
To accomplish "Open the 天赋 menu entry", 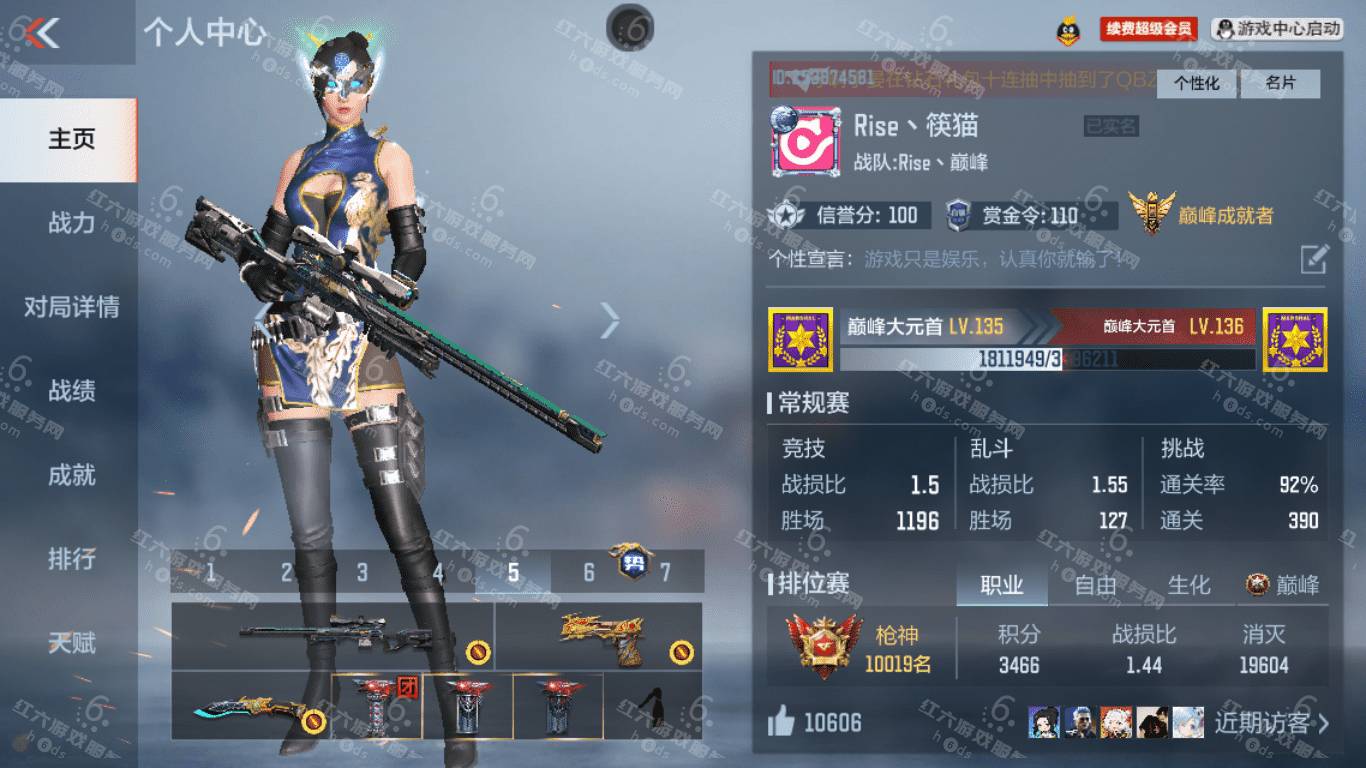I will click(x=71, y=643).
